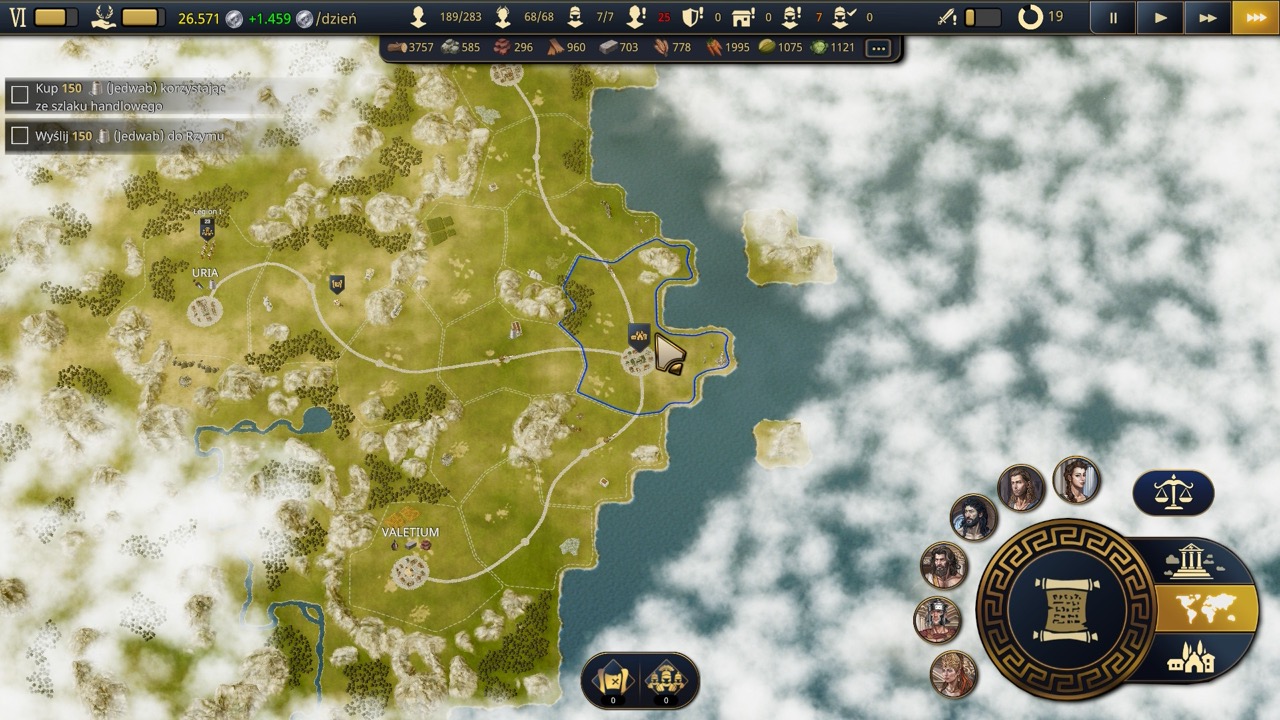Switch to the city buildings view tab
Screen dimensions: 1280x720
click(1190, 657)
